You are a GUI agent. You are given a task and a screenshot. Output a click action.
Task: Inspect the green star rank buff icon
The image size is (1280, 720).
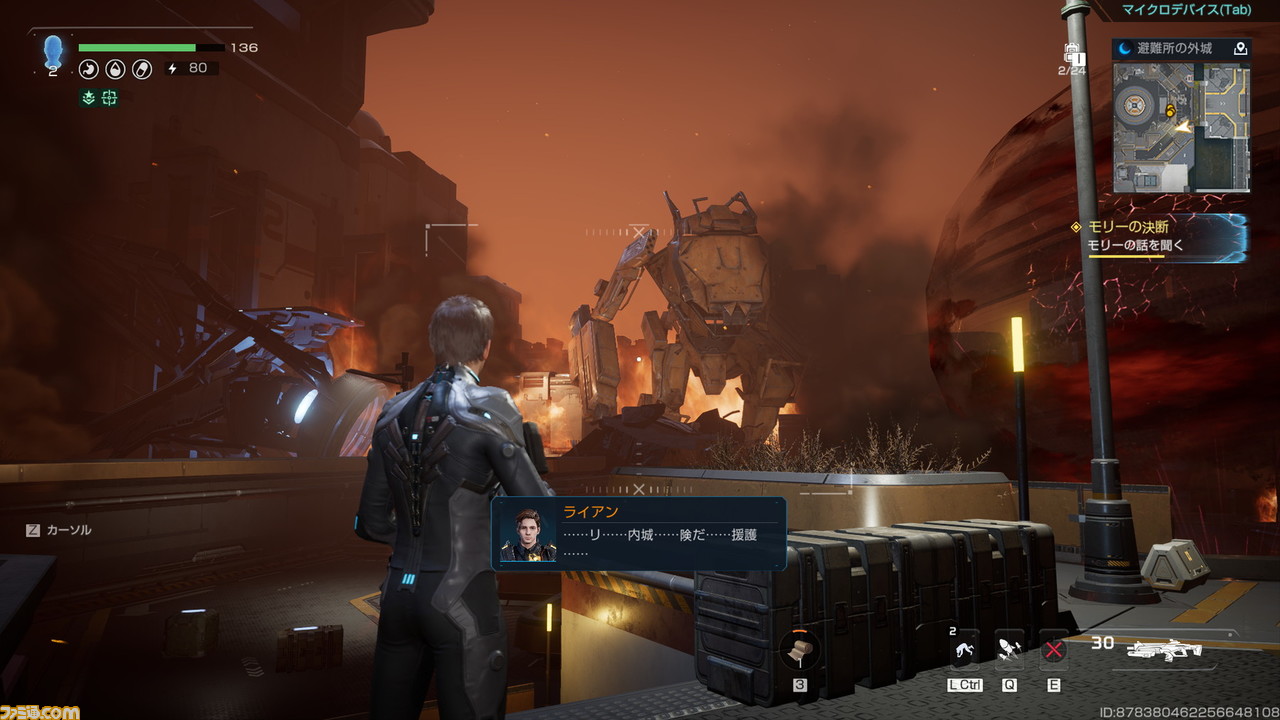coord(89,97)
